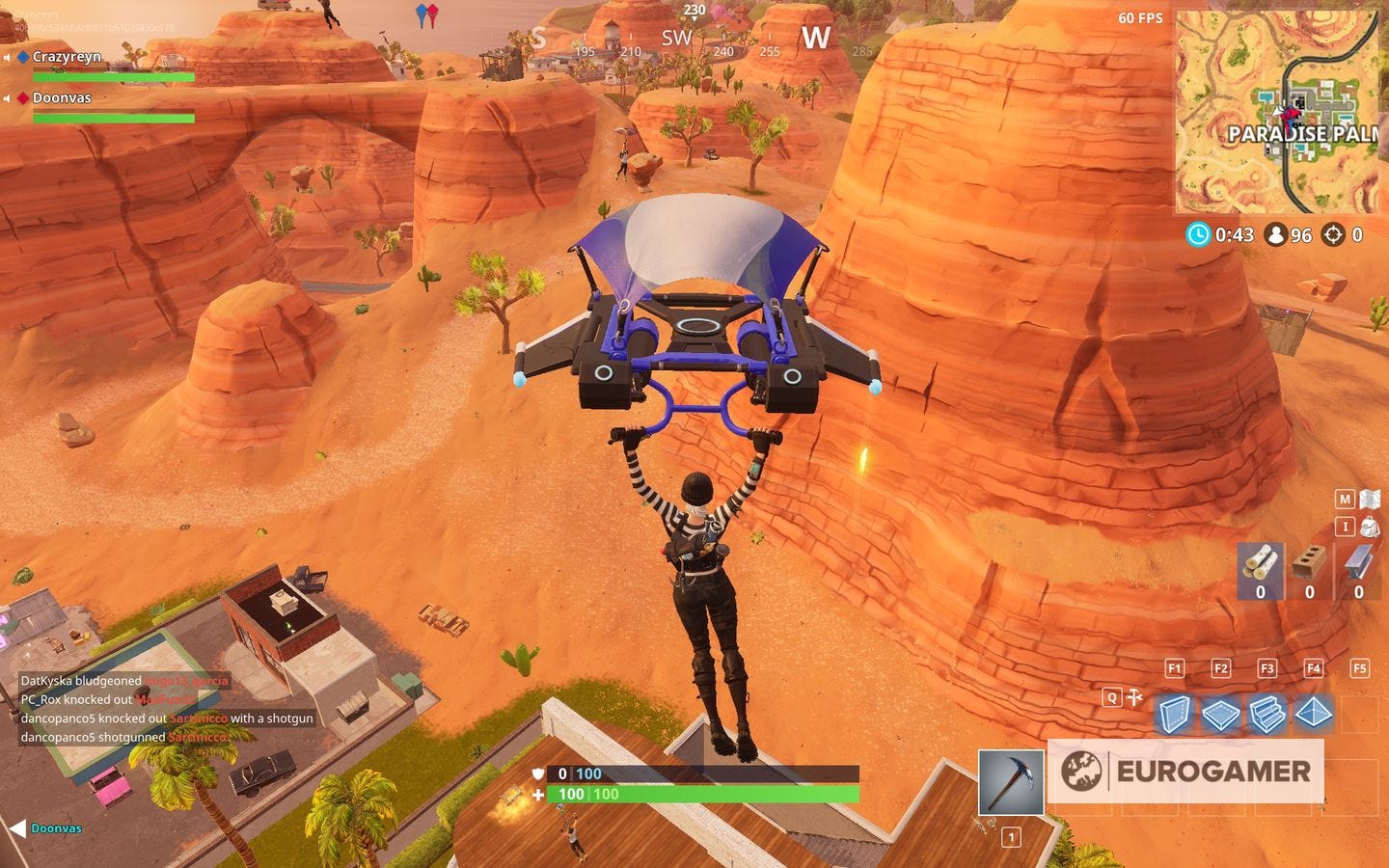
Task: Click the eliminations crosshair icon
Action: click(x=1334, y=234)
